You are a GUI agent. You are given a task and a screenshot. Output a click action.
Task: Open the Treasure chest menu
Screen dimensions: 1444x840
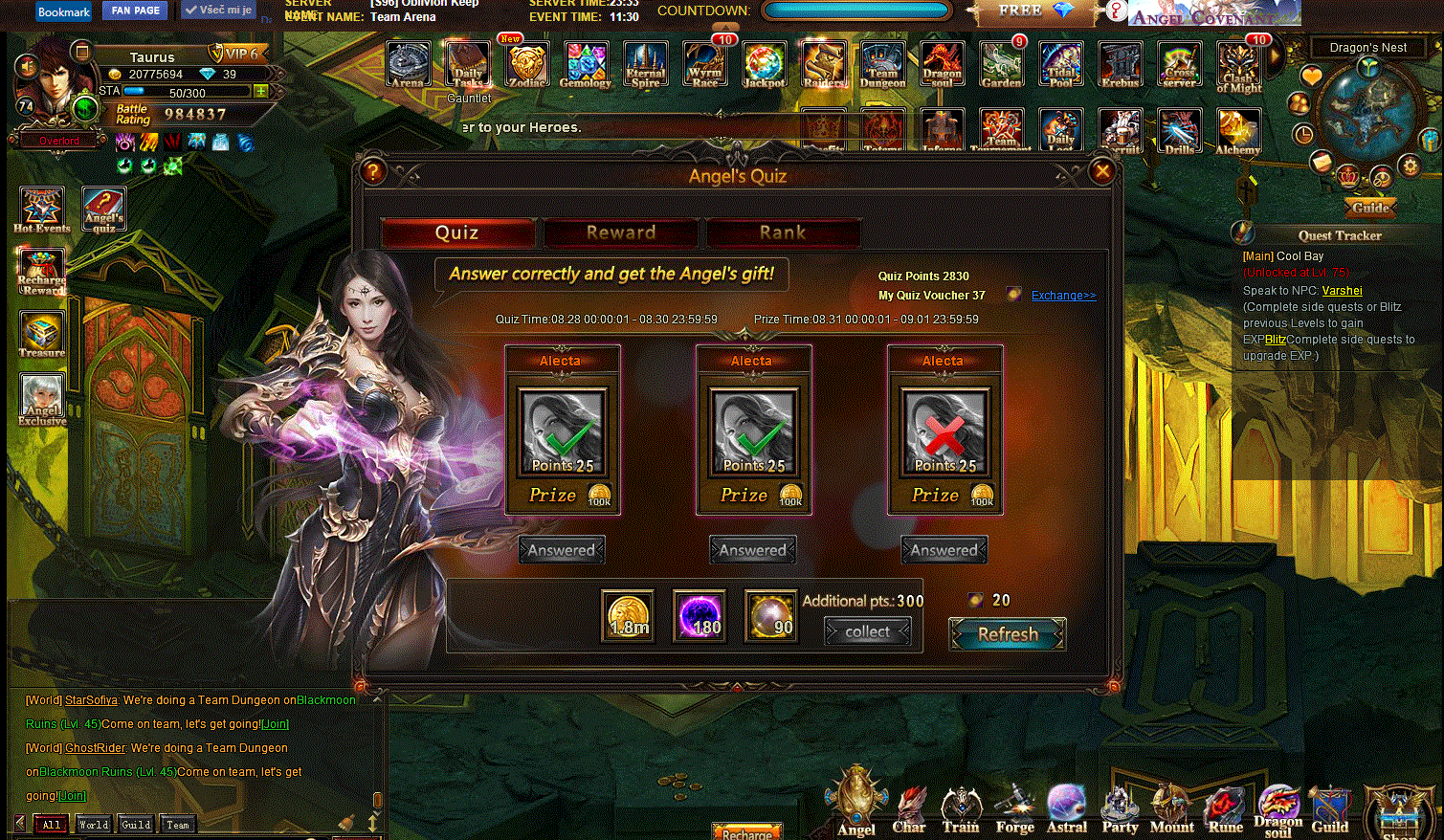click(42, 335)
